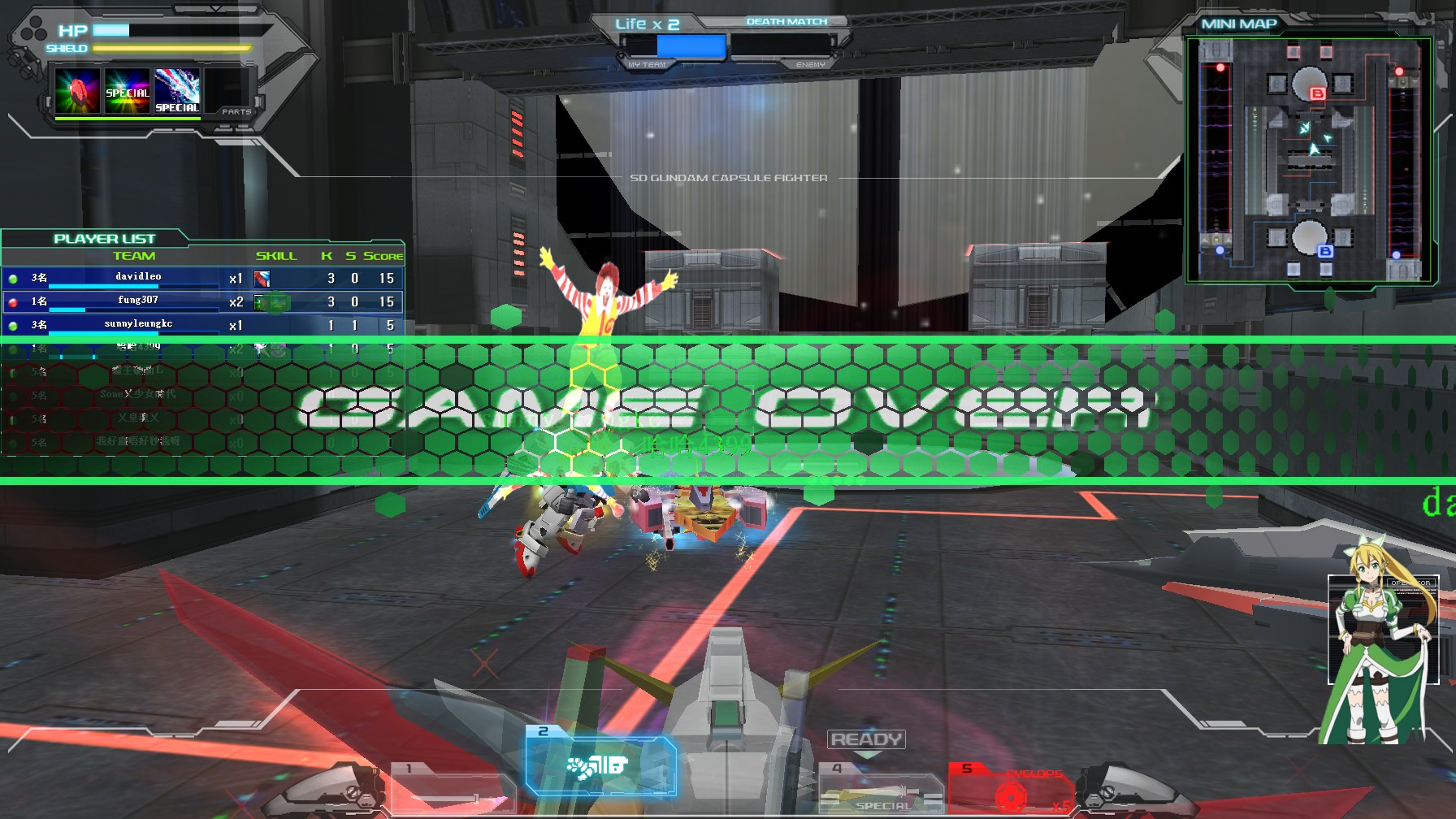Expand the READY indicator dropdown

point(865,739)
